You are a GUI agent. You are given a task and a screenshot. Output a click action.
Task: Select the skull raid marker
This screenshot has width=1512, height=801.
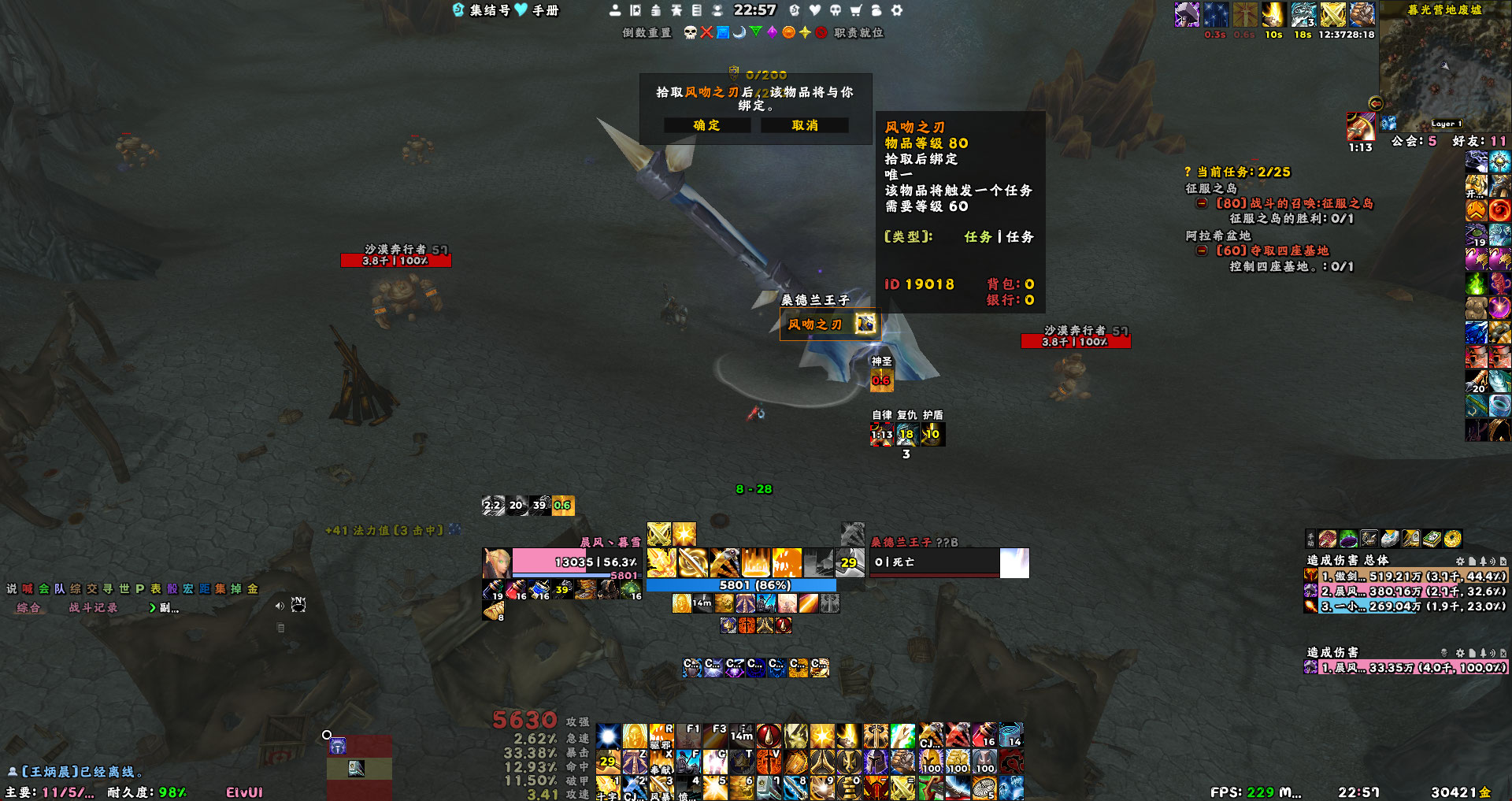690,32
